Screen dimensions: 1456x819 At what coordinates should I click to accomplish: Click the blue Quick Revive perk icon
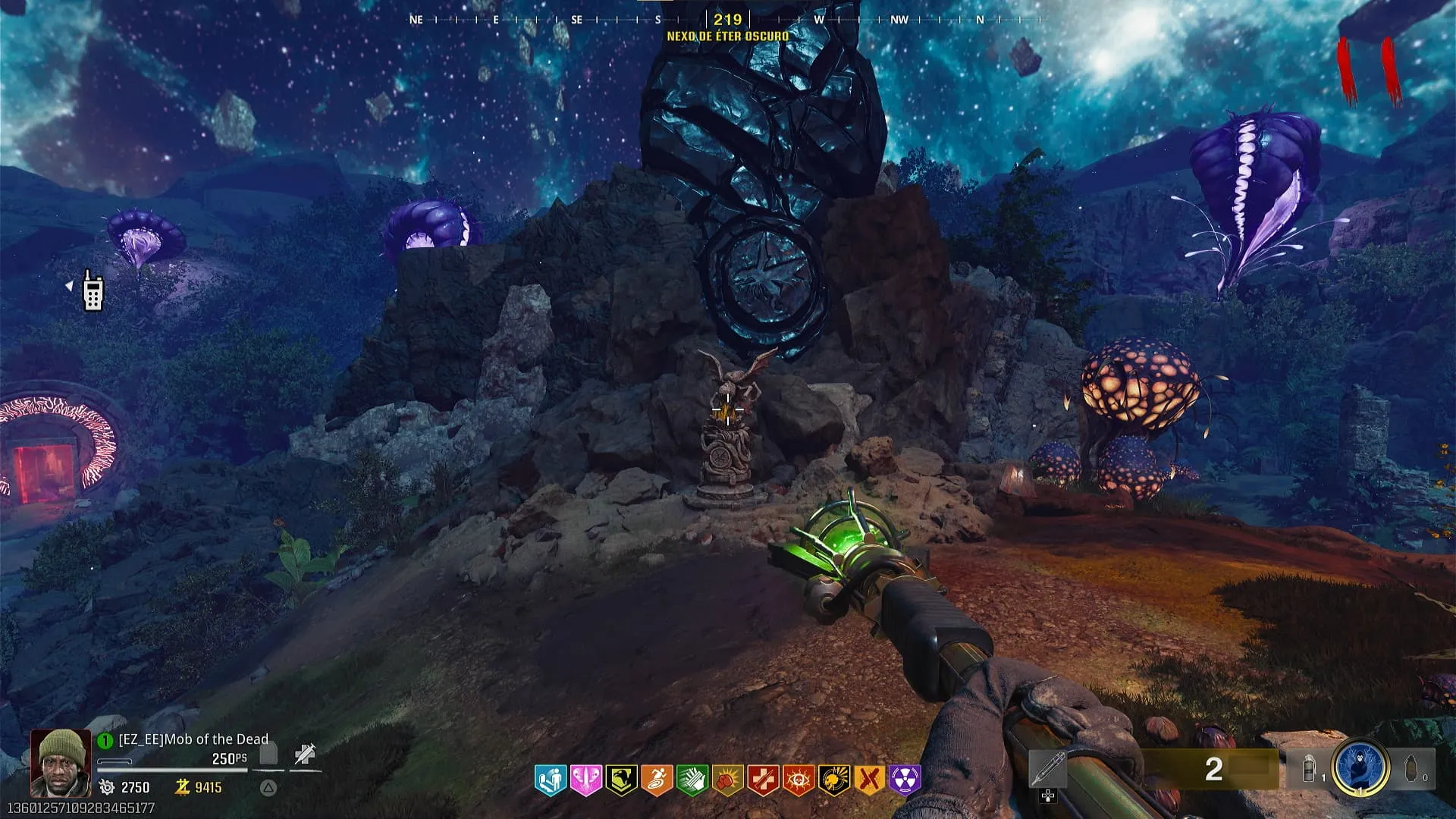point(550,780)
